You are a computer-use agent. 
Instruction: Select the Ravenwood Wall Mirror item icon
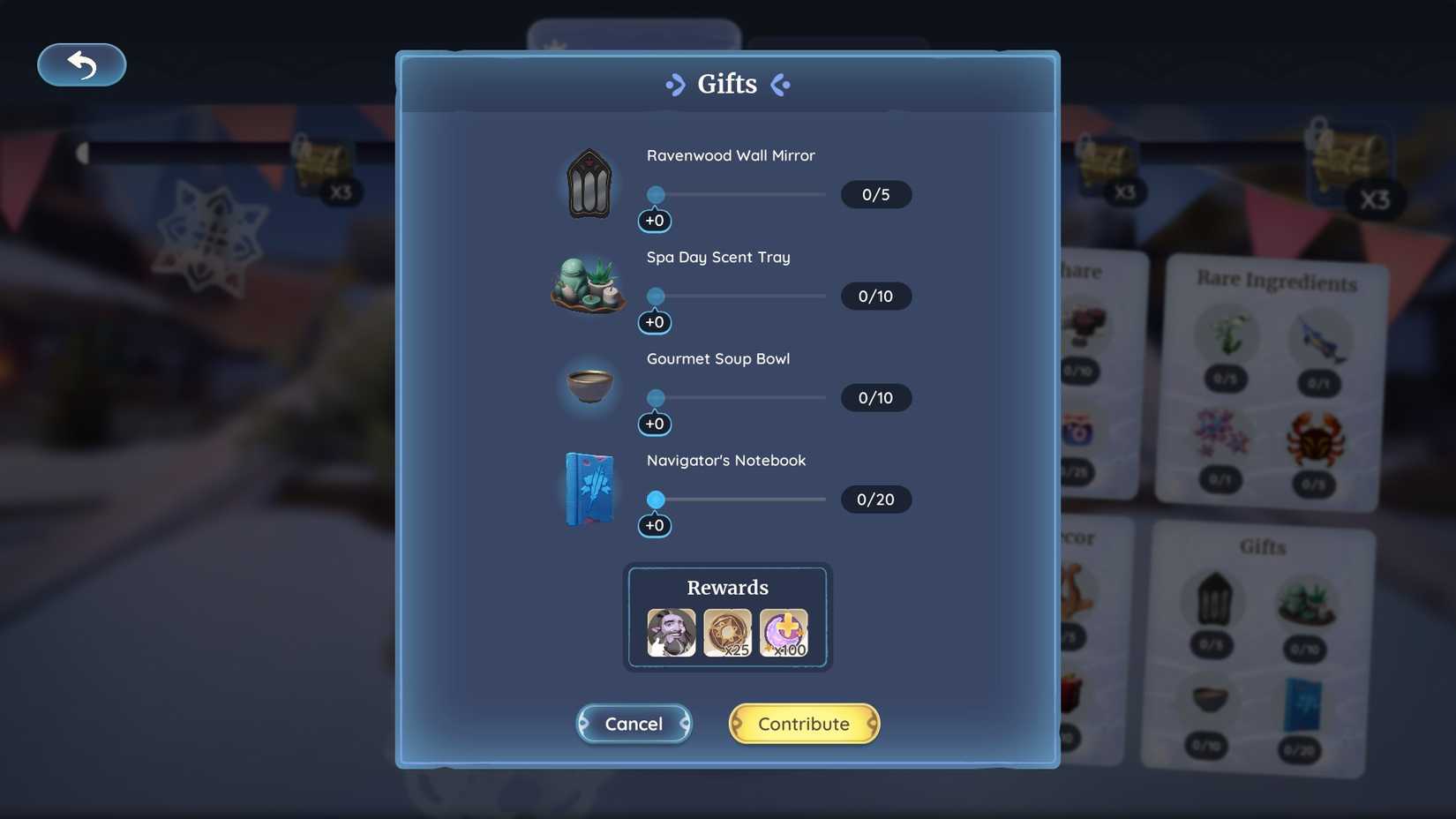click(589, 183)
